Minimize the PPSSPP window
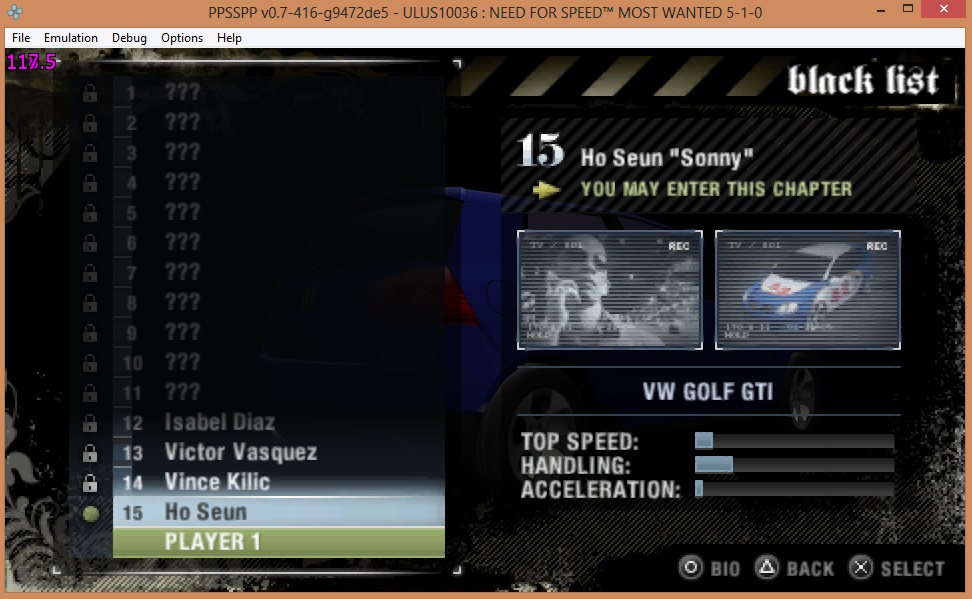 (x=860, y=12)
